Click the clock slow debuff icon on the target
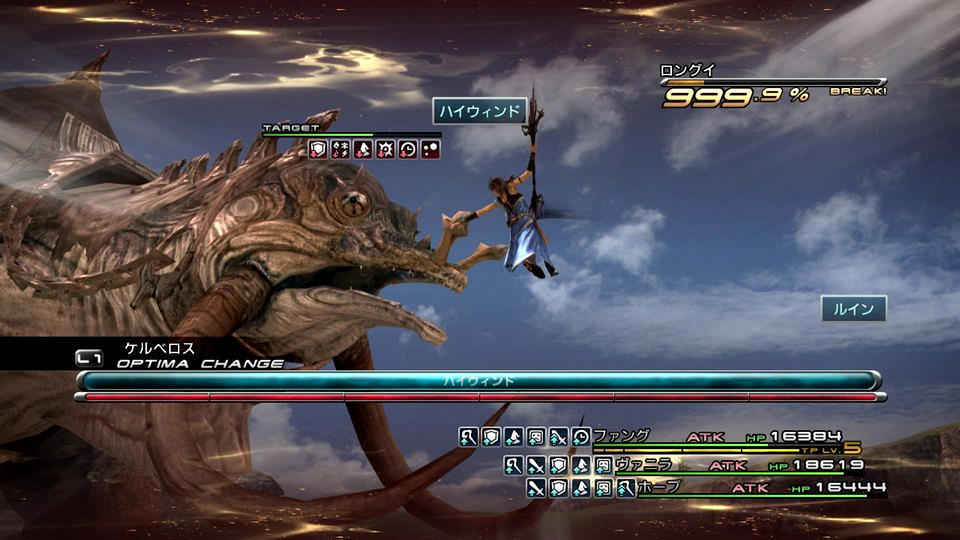Screen dimensions: 960x540 [x=407, y=149]
